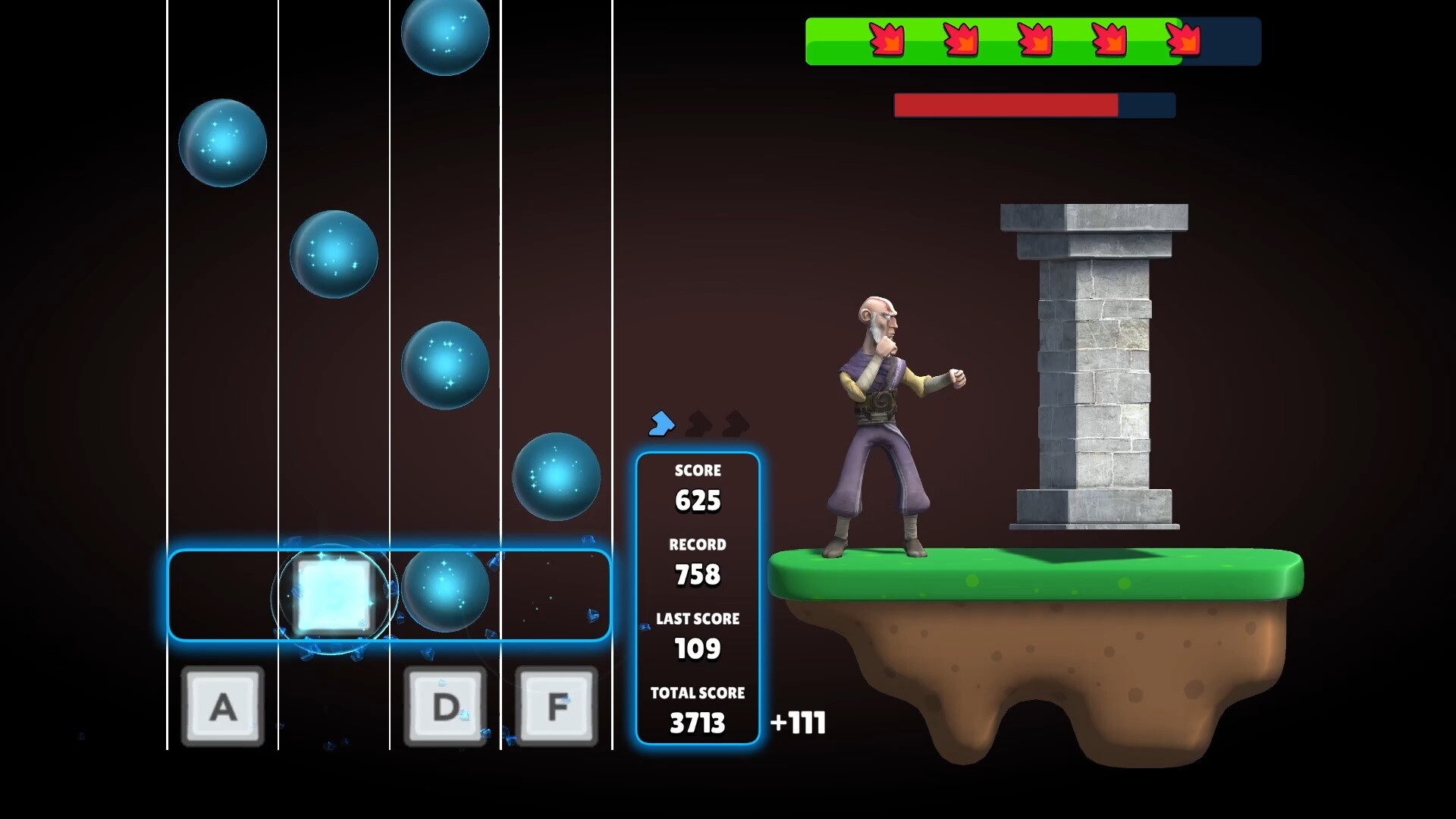Open the RECORD 758 section
Screen dimensions: 1456x819
click(698, 560)
